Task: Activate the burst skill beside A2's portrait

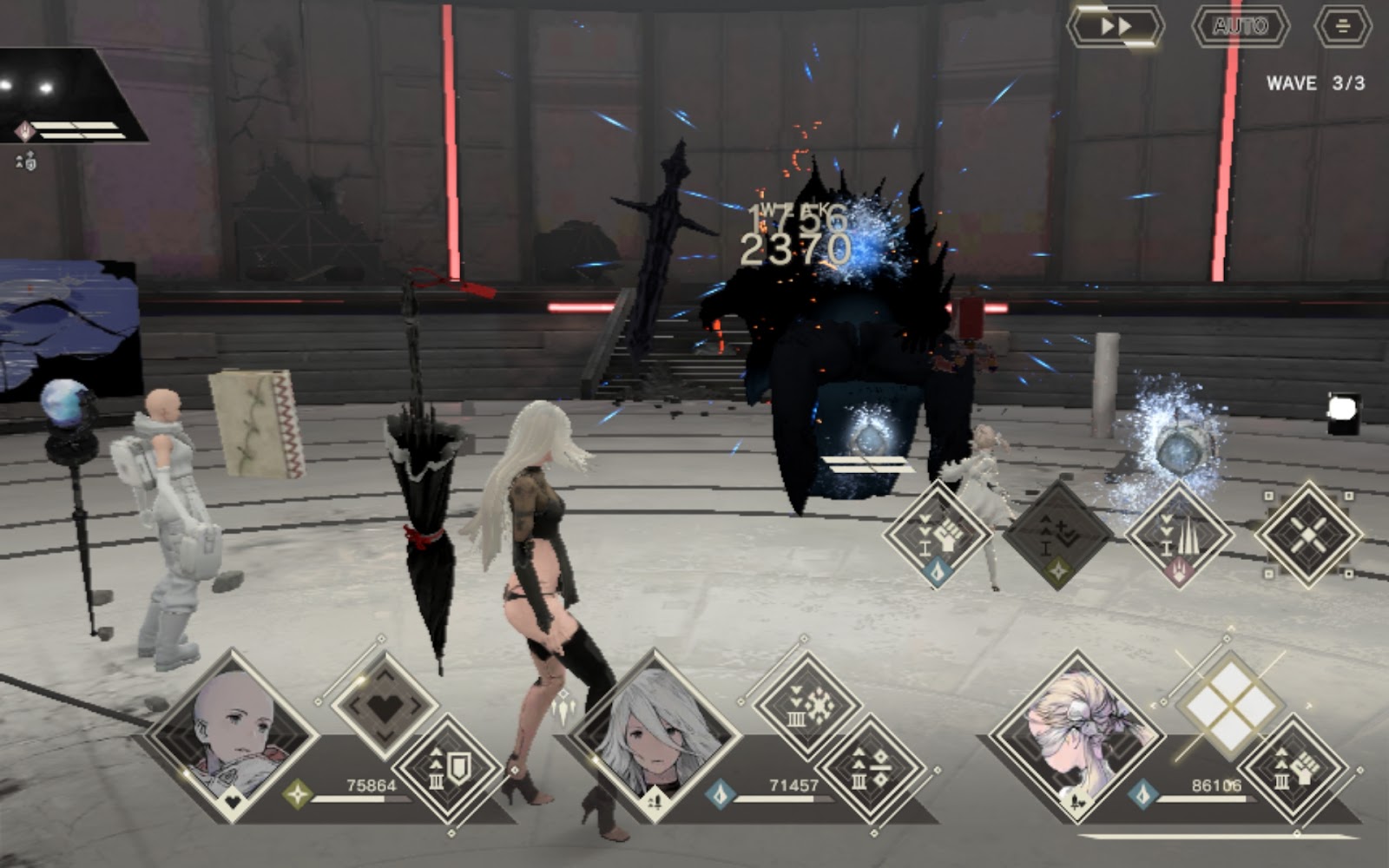Action: (x=808, y=705)
